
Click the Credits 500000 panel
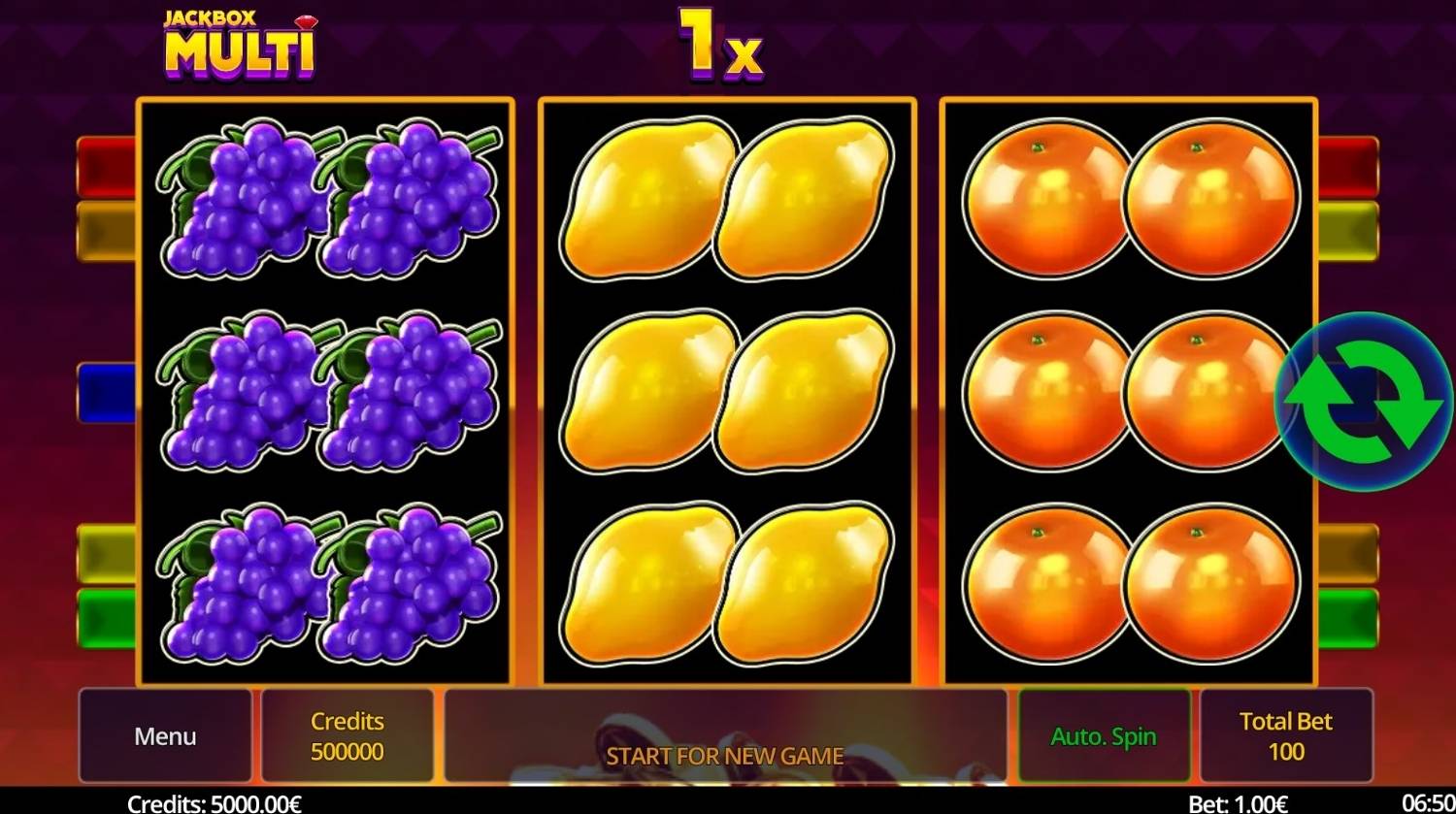tap(347, 735)
